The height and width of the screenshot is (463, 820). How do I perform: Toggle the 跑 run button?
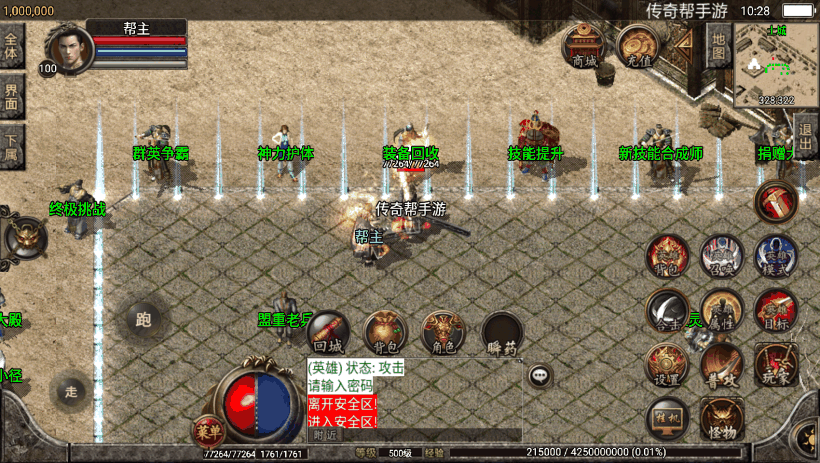point(143,320)
